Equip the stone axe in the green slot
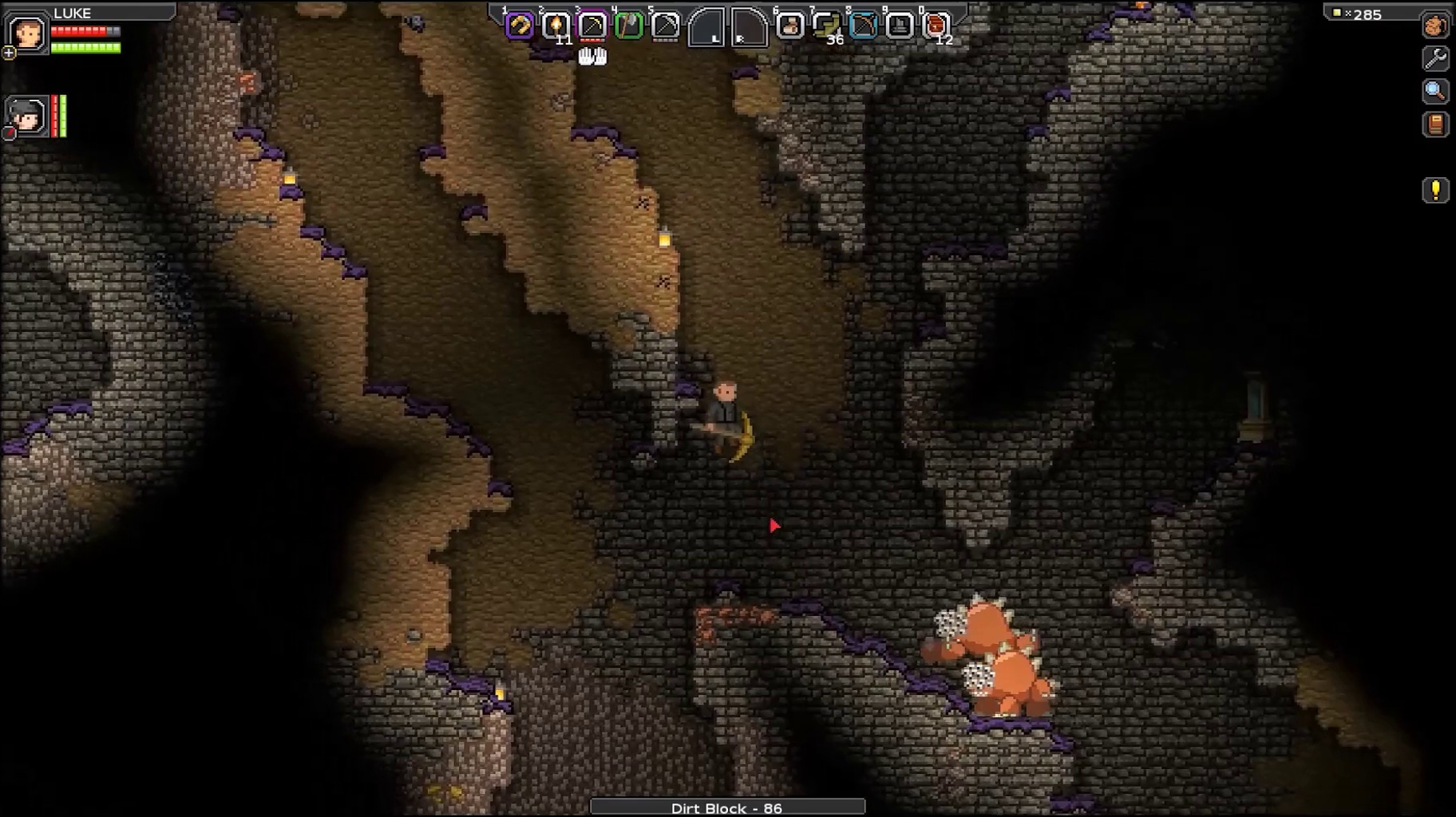The height and width of the screenshot is (817, 1456). click(629, 26)
